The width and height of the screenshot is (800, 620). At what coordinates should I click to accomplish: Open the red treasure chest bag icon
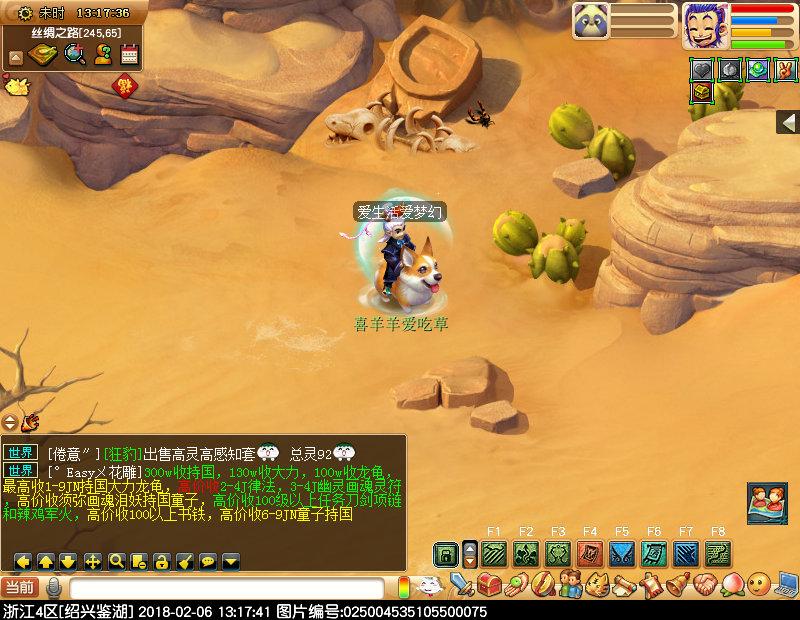[x=489, y=583]
